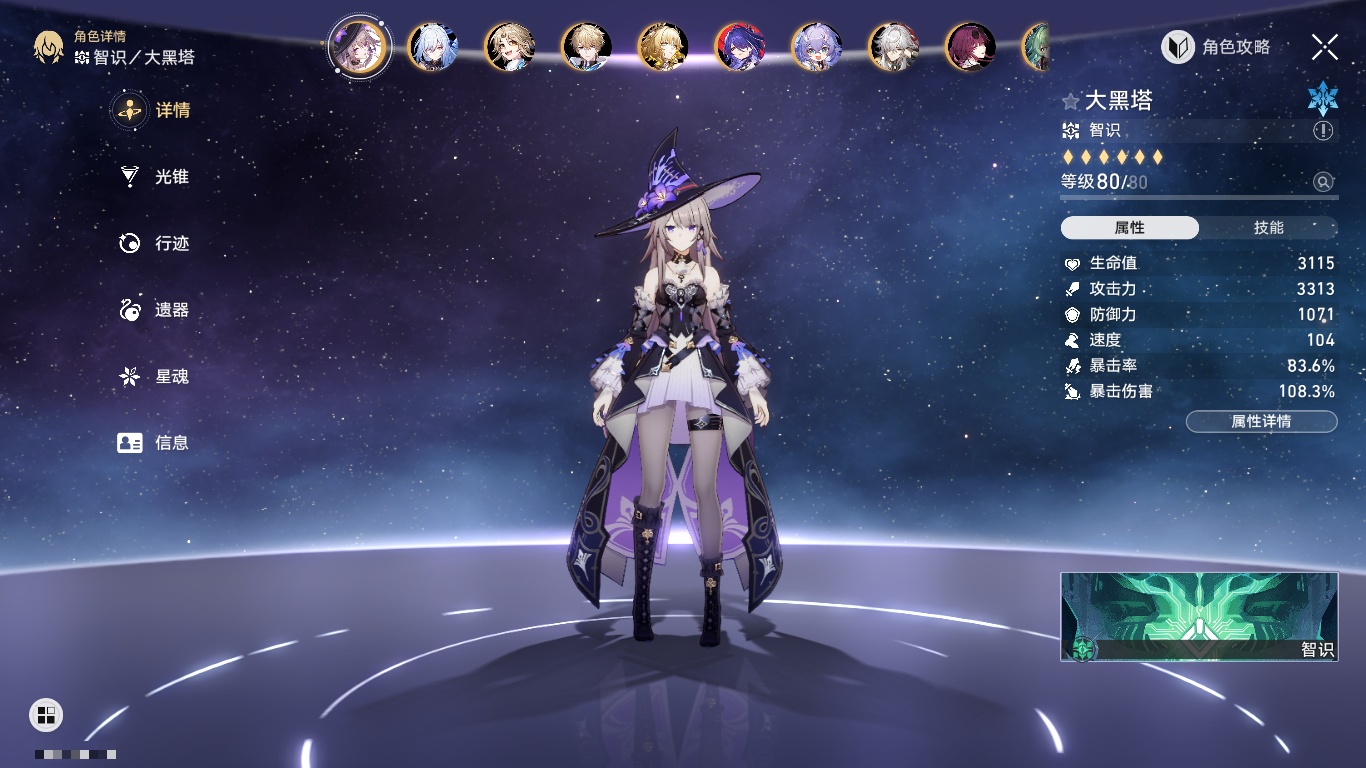
Task: Select the witch-hat 大黑塔 portrait
Action: (359, 47)
